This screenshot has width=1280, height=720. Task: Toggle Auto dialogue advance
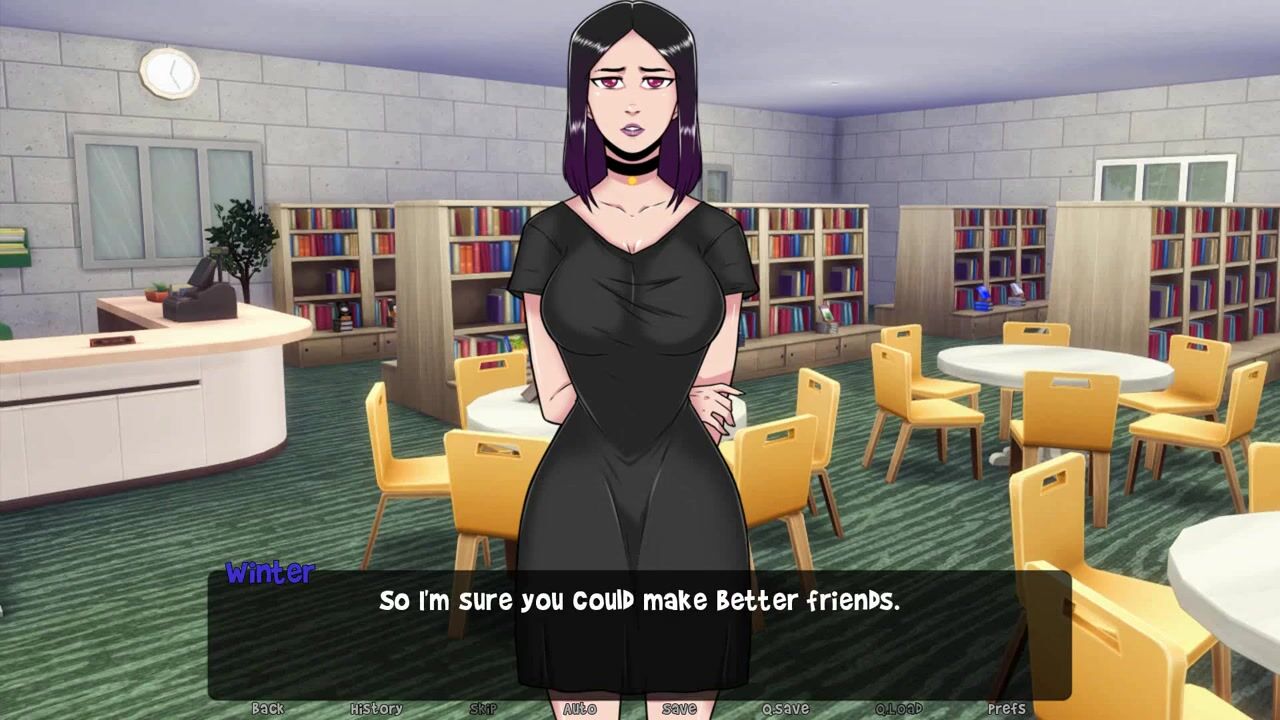tap(580, 708)
